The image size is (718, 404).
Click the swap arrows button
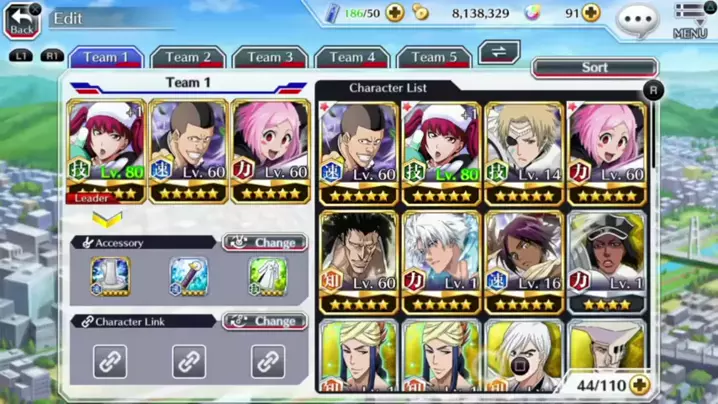click(x=499, y=52)
